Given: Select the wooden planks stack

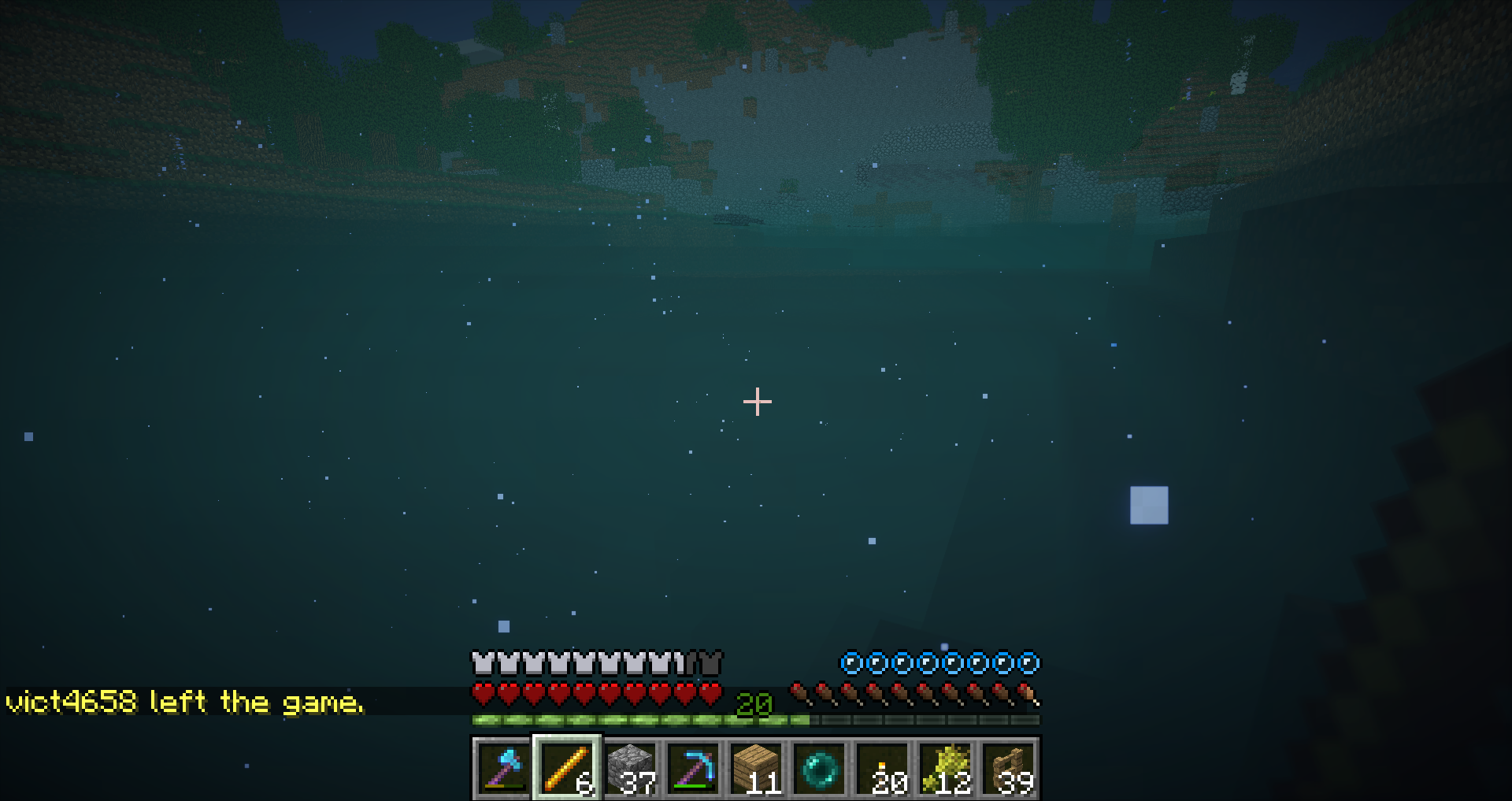Looking at the screenshot, I should click(756, 768).
